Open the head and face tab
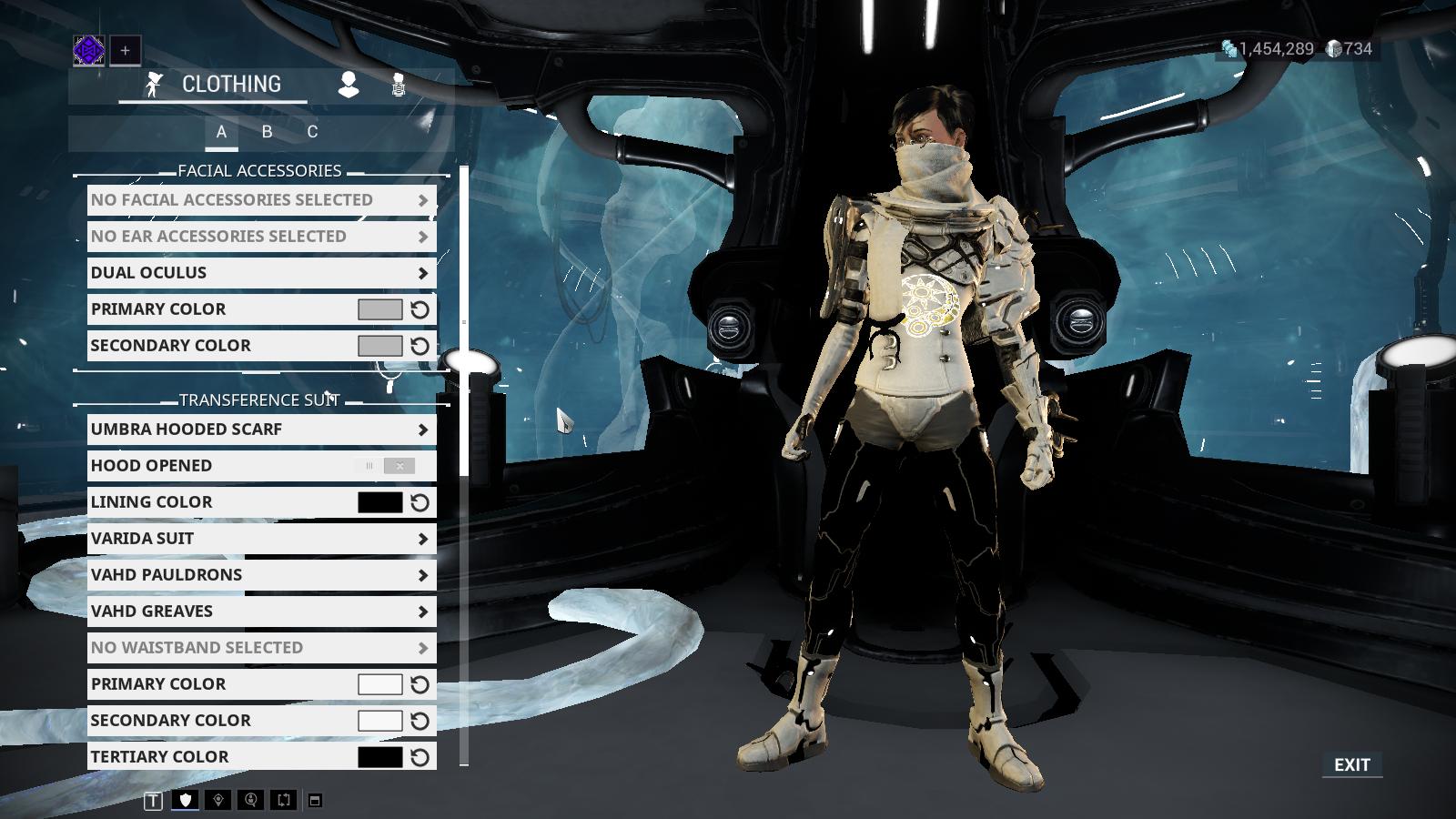This screenshot has height=819, width=1456. (x=349, y=86)
